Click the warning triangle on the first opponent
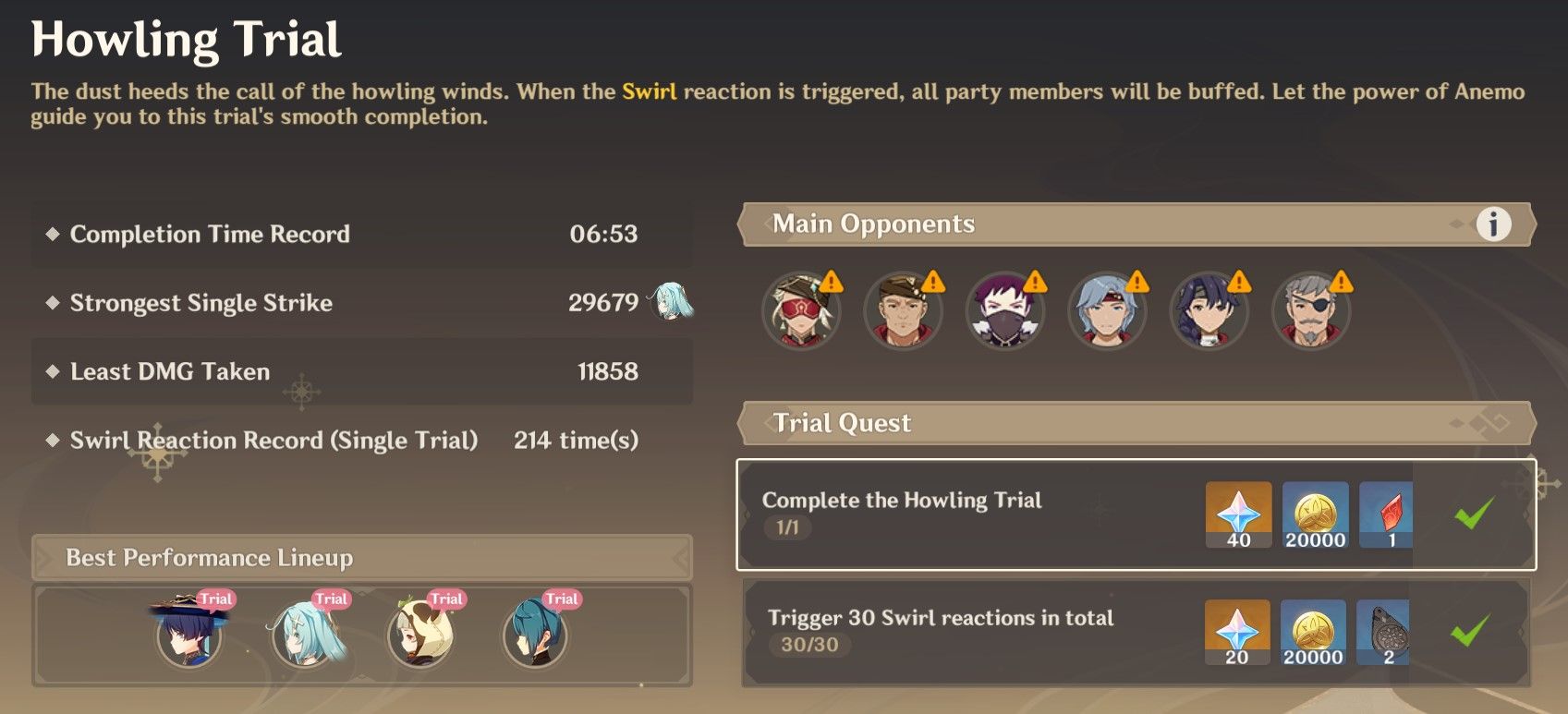This screenshot has width=1568, height=714. pyautogui.click(x=833, y=281)
